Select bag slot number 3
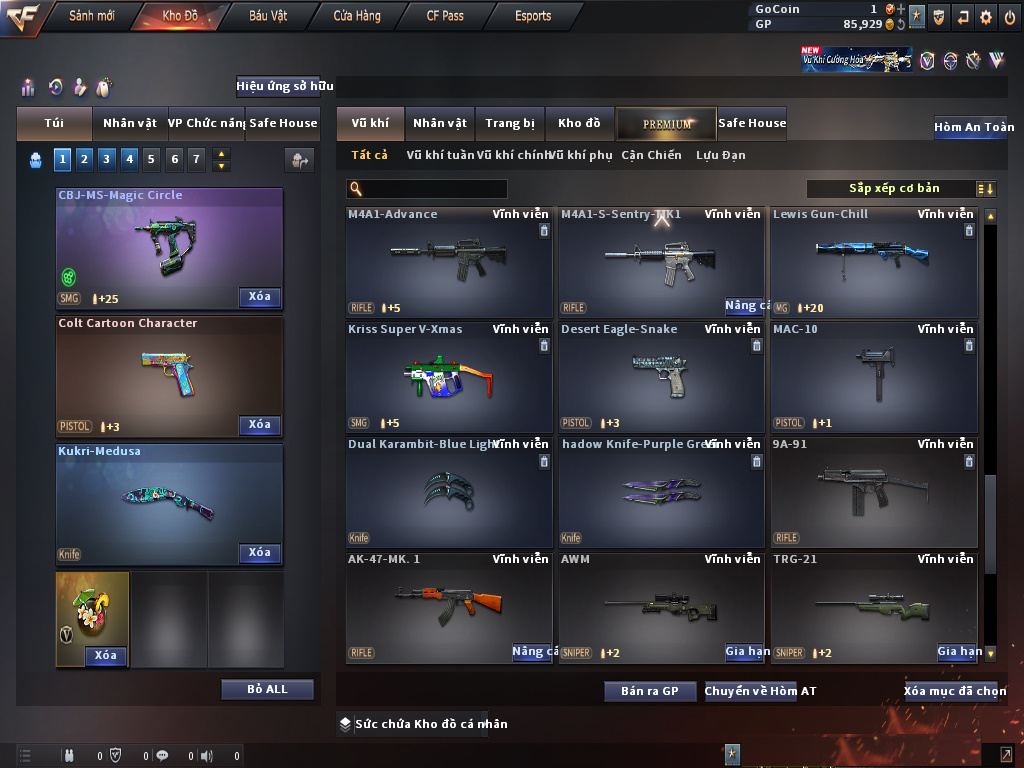1024x768 pixels. pos(106,158)
